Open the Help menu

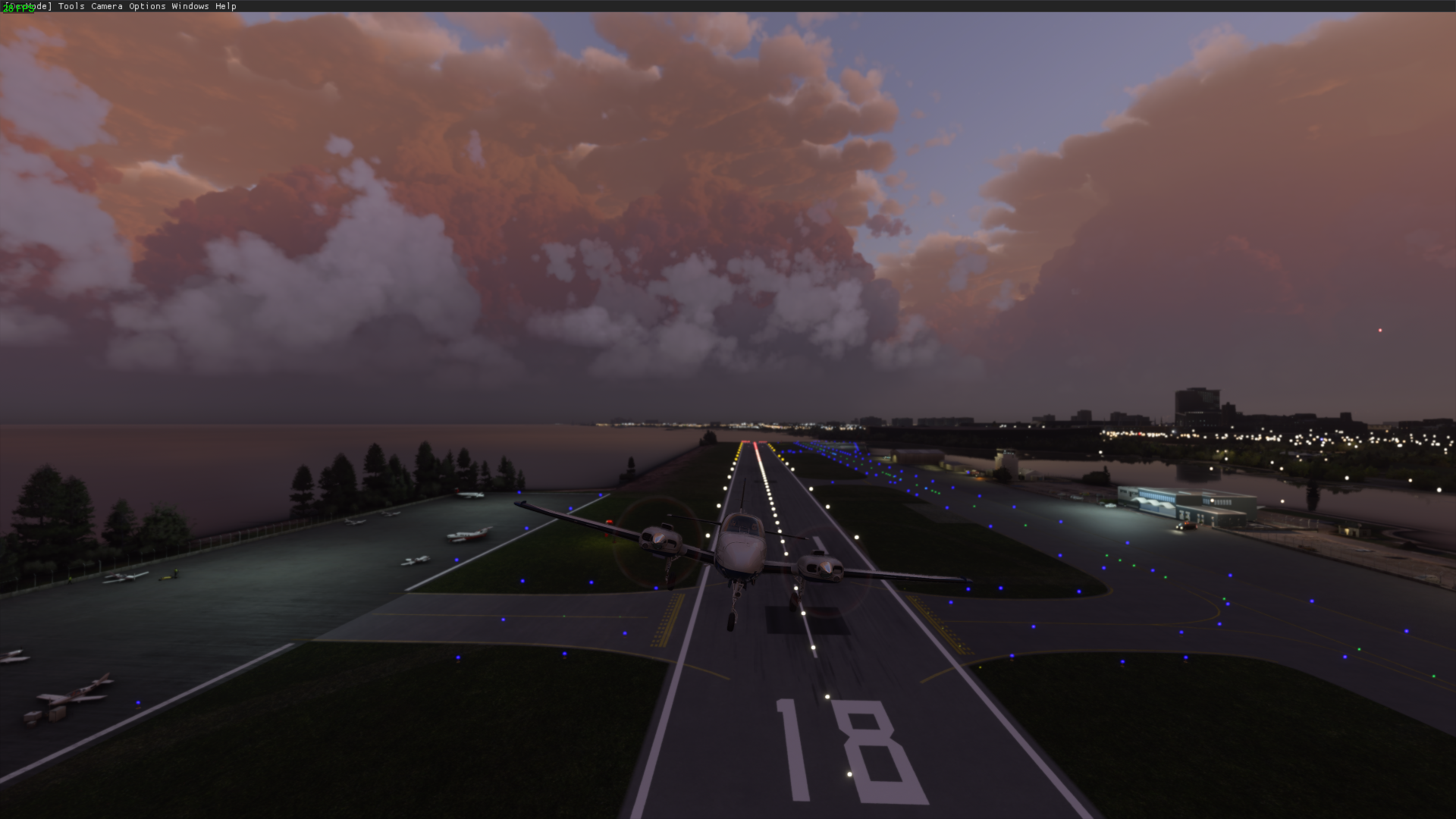tap(226, 6)
